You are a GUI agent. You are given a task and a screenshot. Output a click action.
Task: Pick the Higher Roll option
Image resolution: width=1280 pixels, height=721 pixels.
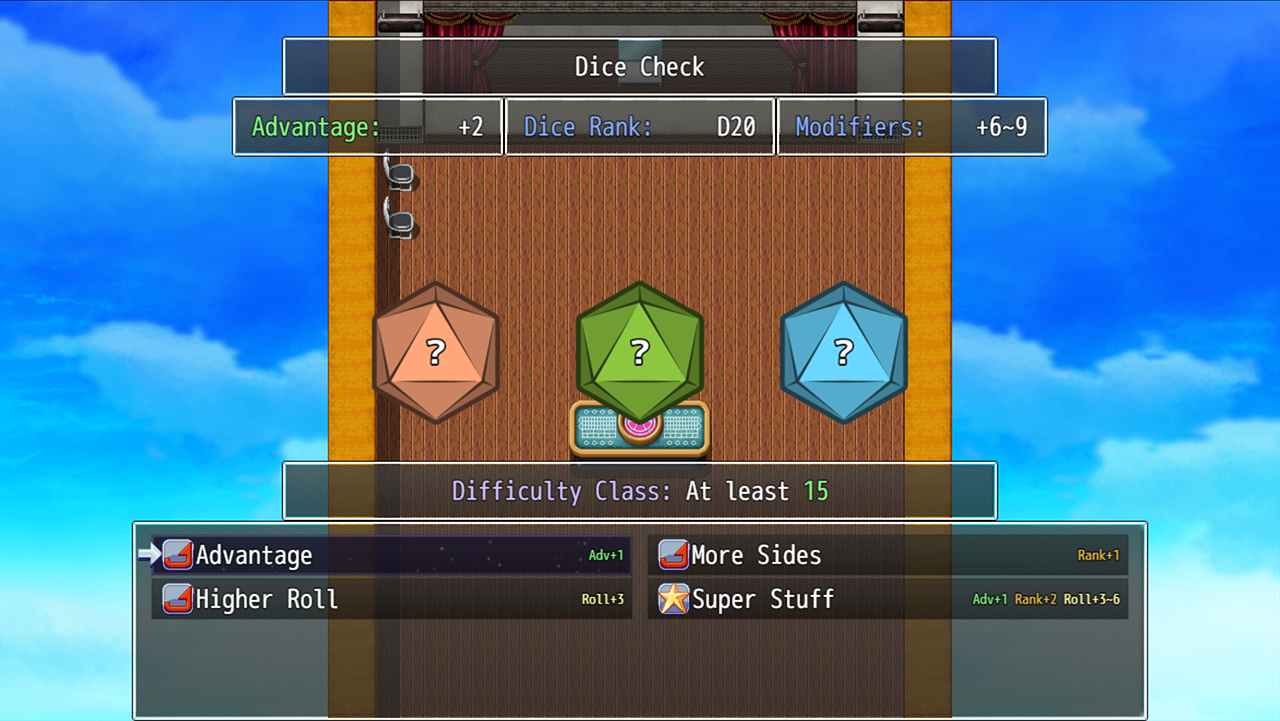[390, 599]
